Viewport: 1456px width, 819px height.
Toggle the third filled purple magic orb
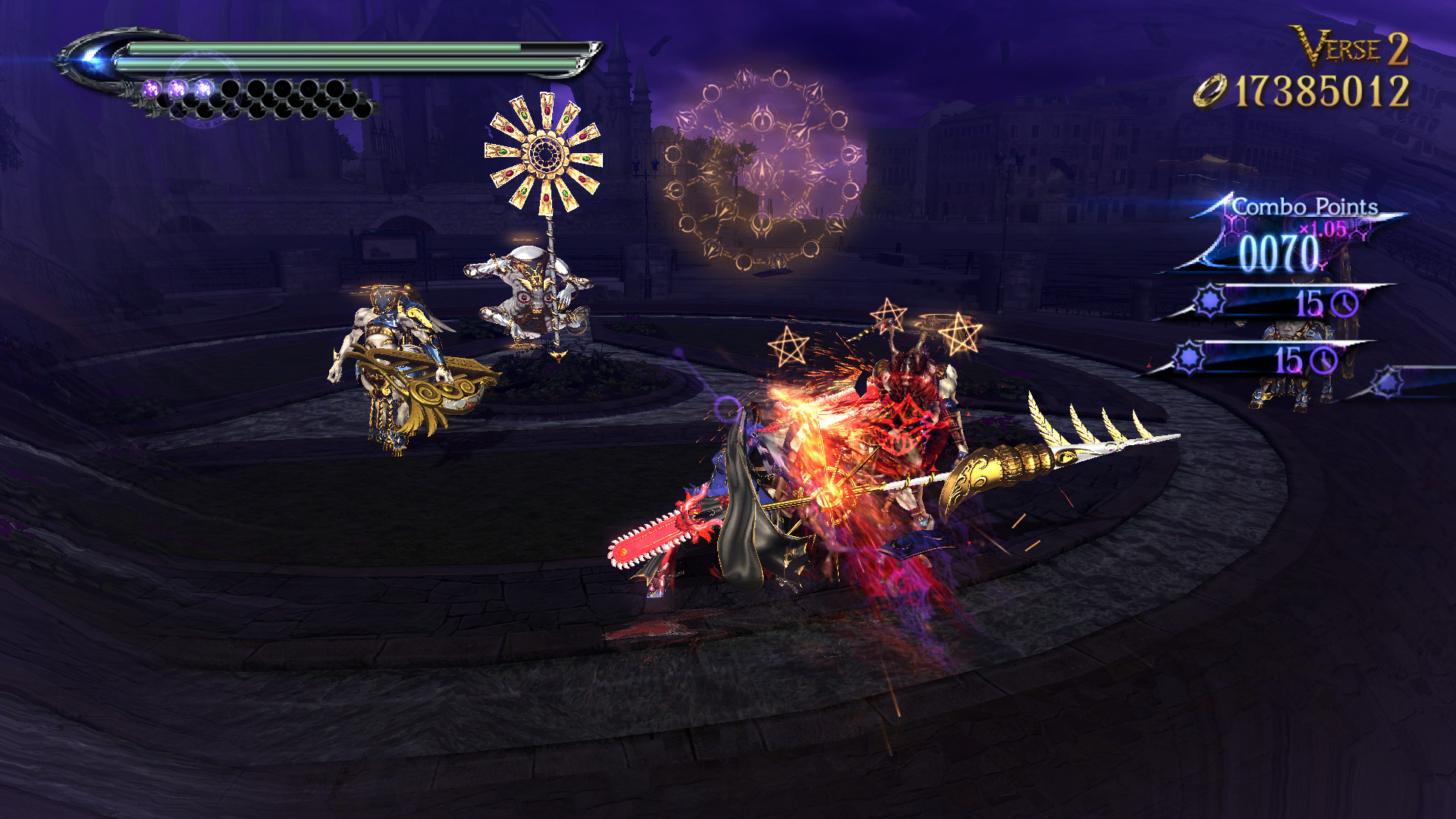204,88
